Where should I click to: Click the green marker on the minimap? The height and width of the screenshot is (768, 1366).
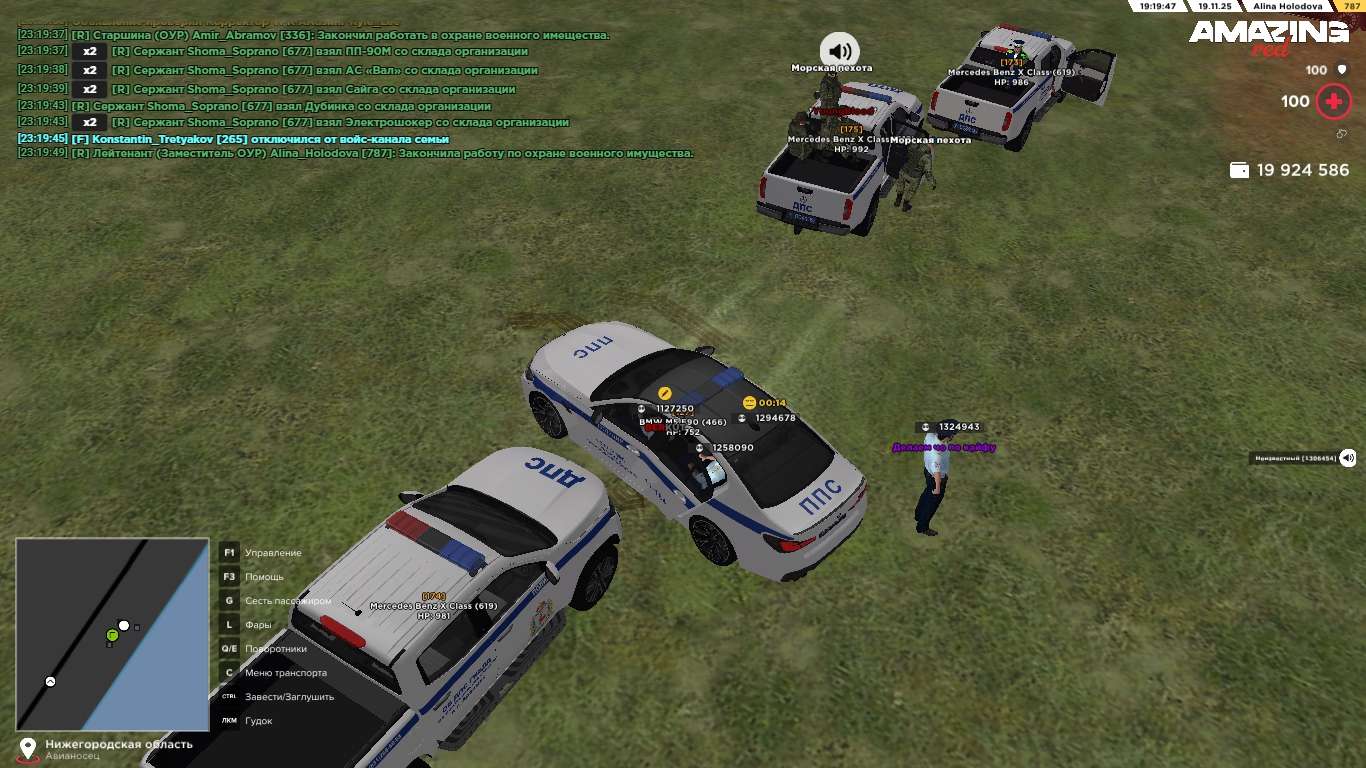[112, 635]
